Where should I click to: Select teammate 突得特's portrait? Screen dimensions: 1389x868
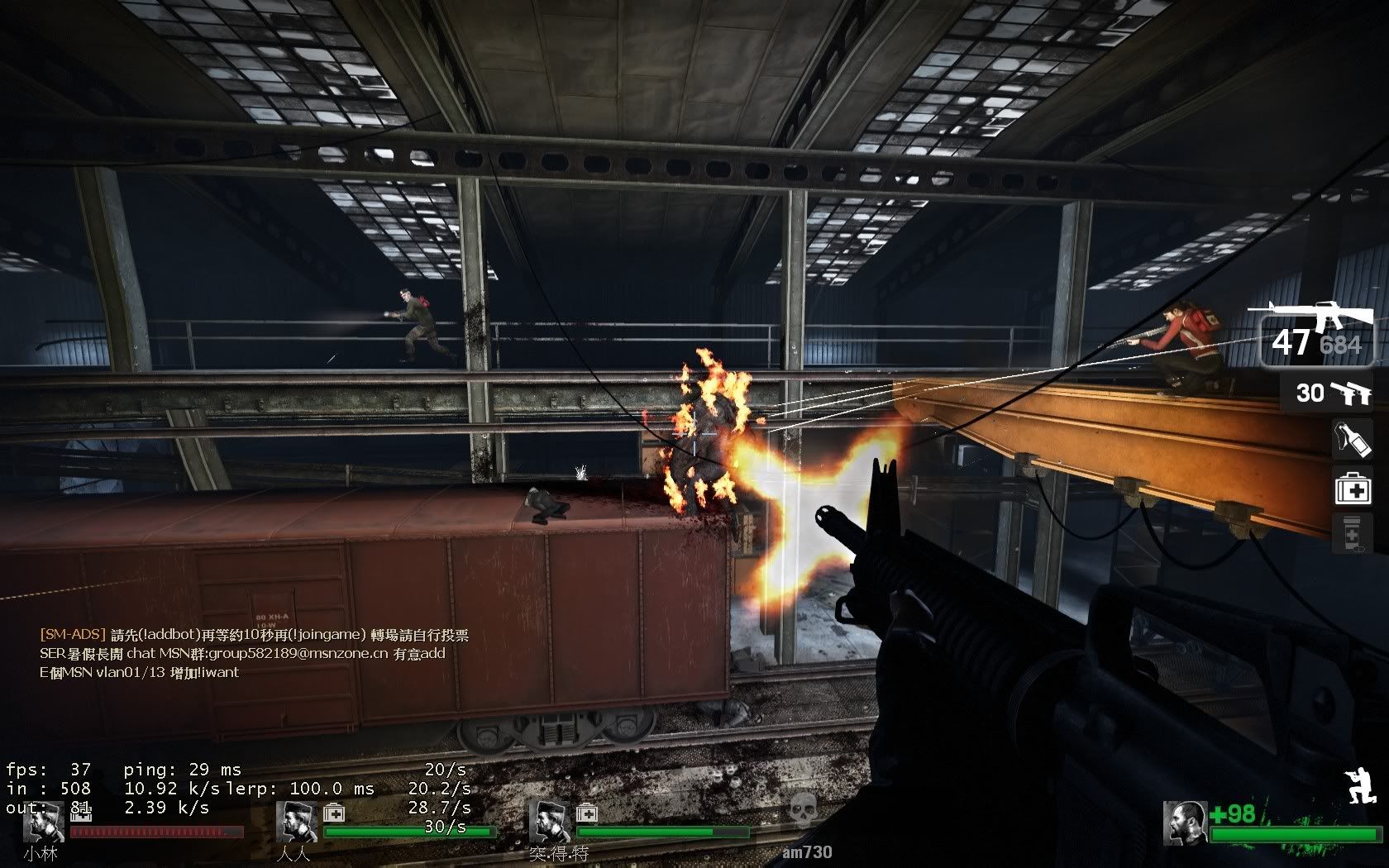(x=549, y=821)
